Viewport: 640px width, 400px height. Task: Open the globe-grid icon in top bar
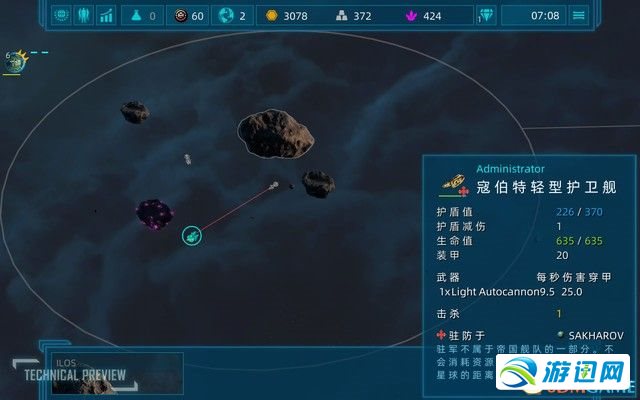[61, 15]
